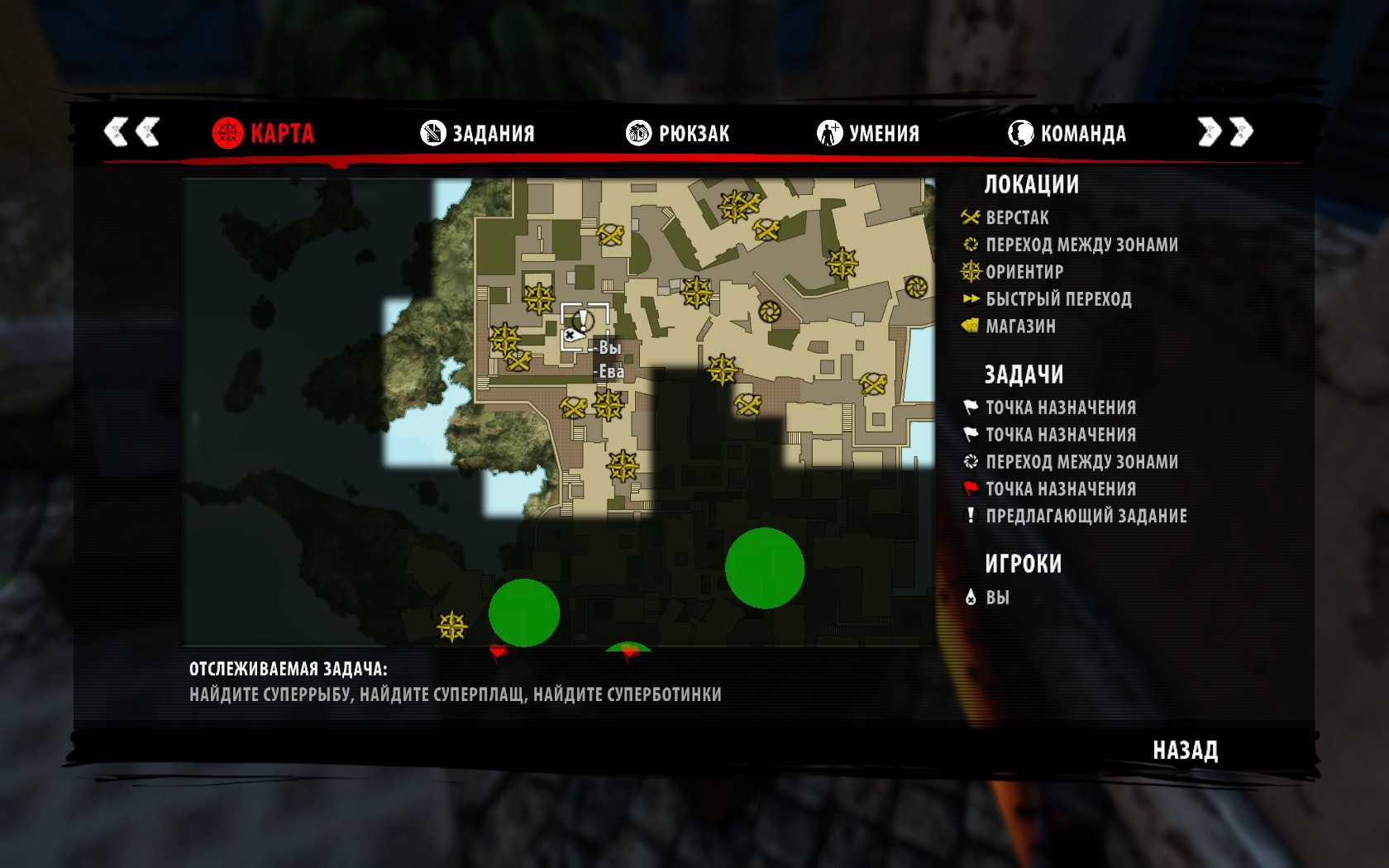
Task: Click the Карта map tab
Action: click(264, 133)
